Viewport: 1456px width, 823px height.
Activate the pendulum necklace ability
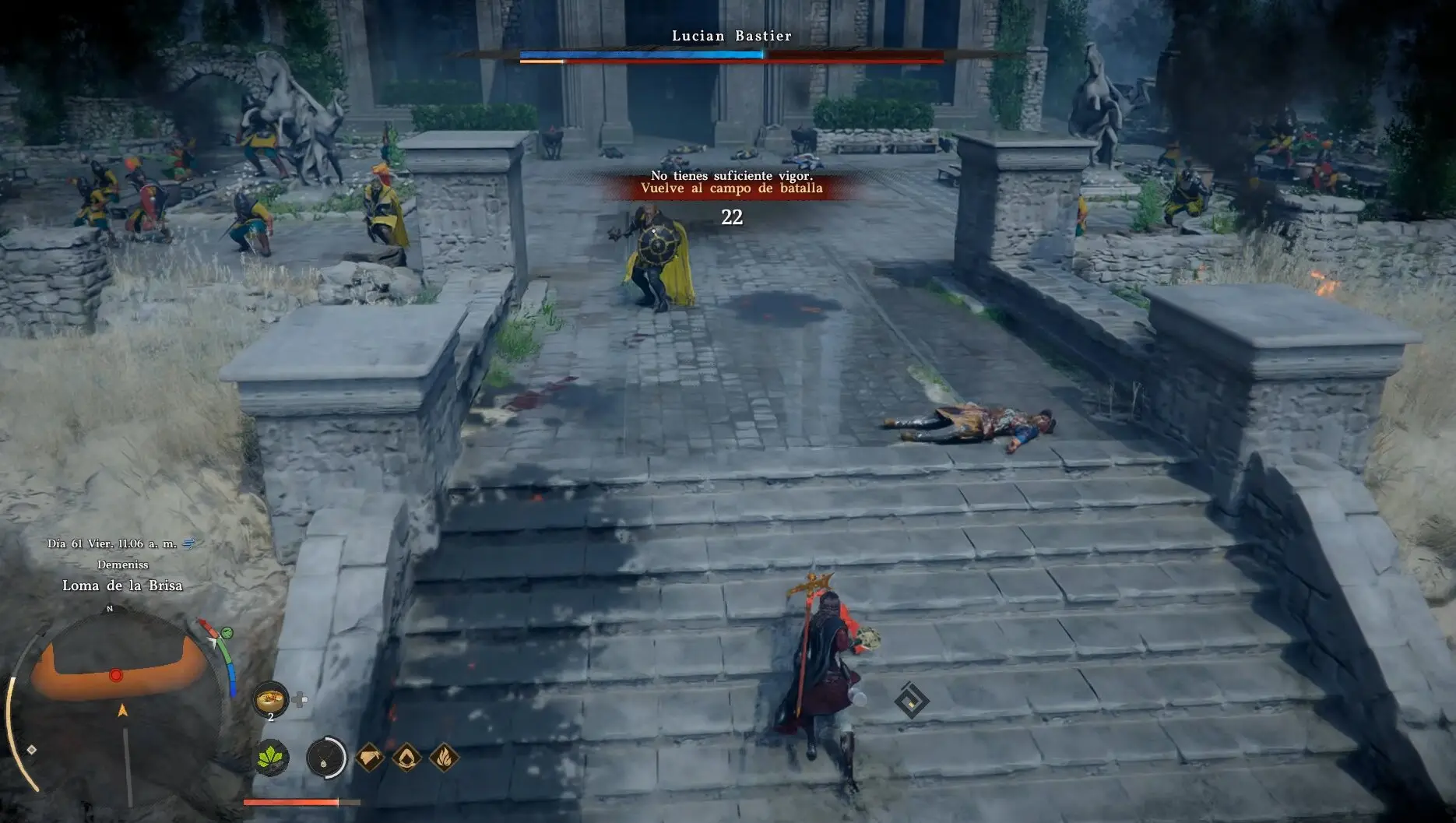326,757
